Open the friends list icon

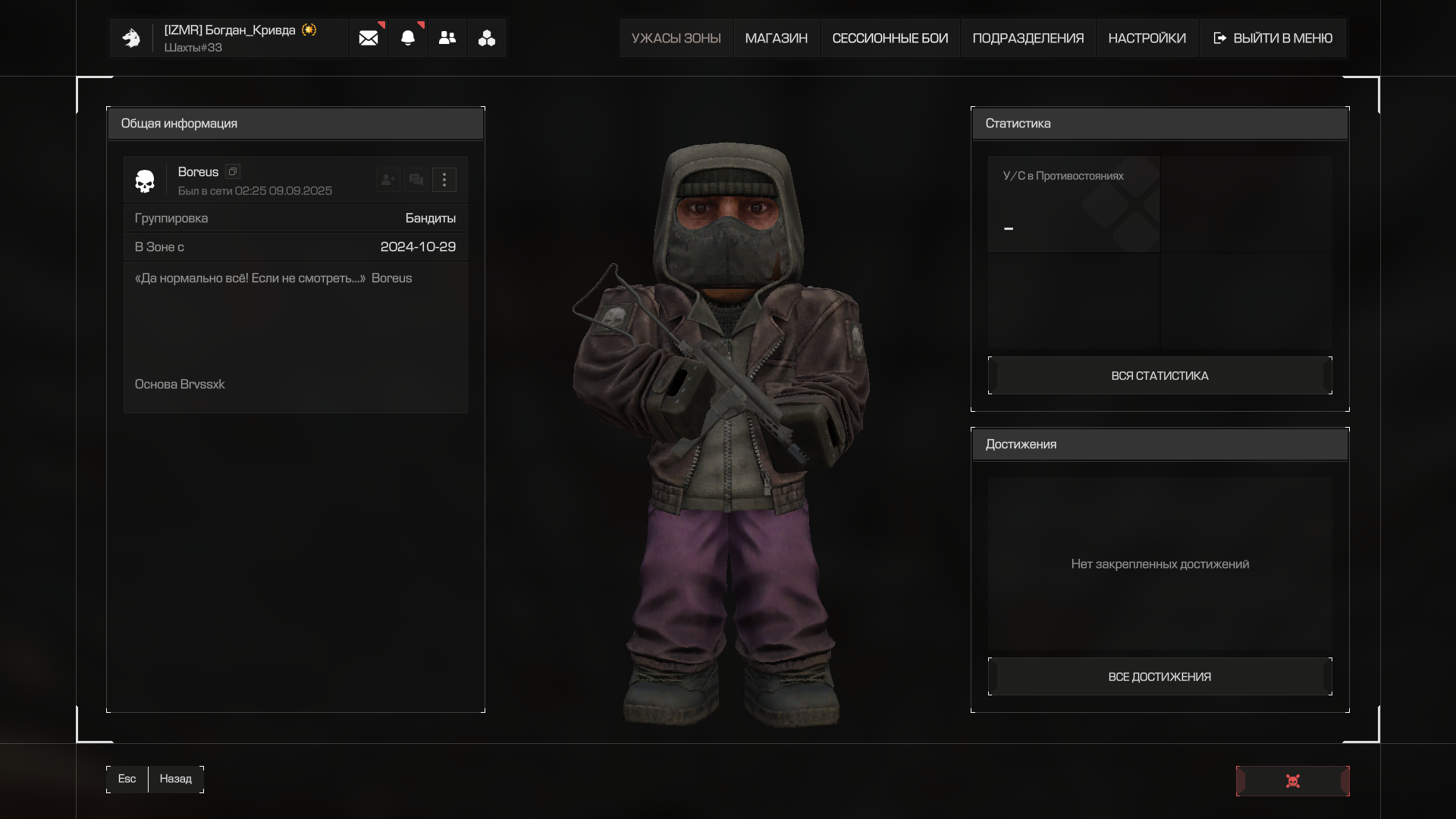447,38
